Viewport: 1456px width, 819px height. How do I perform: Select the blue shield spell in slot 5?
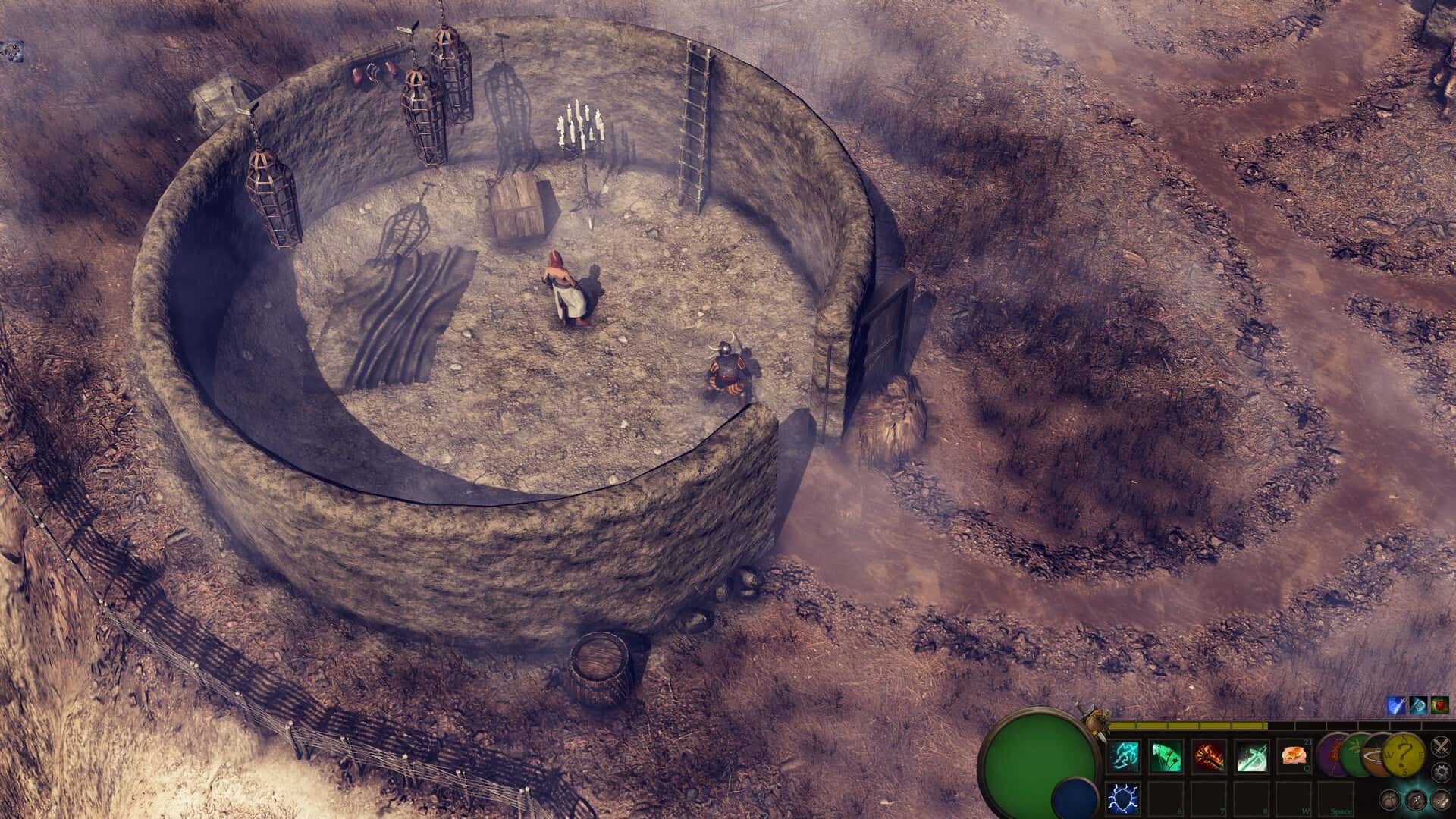pyautogui.click(x=1124, y=799)
